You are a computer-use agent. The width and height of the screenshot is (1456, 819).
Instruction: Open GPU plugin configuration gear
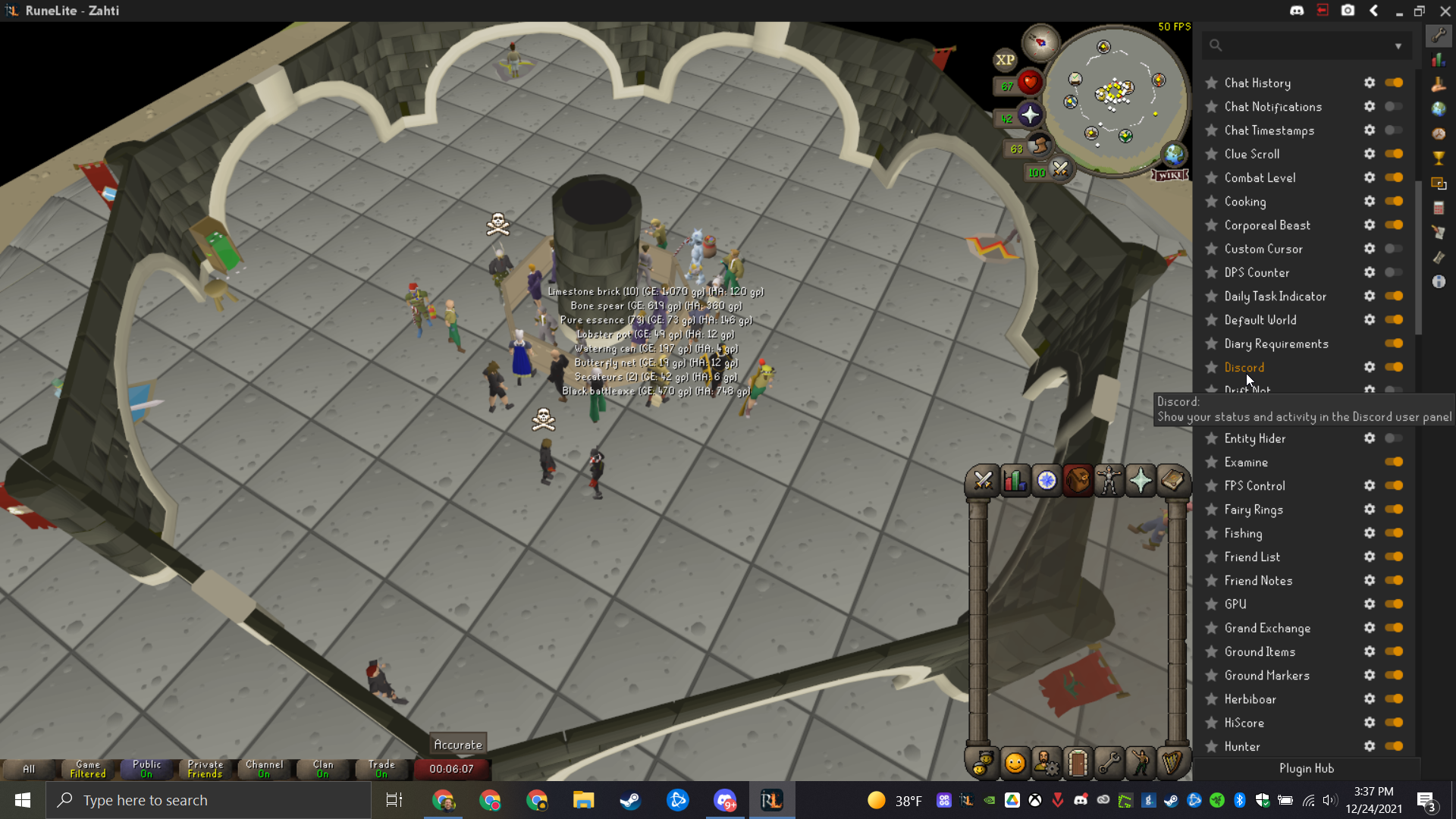click(1369, 604)
